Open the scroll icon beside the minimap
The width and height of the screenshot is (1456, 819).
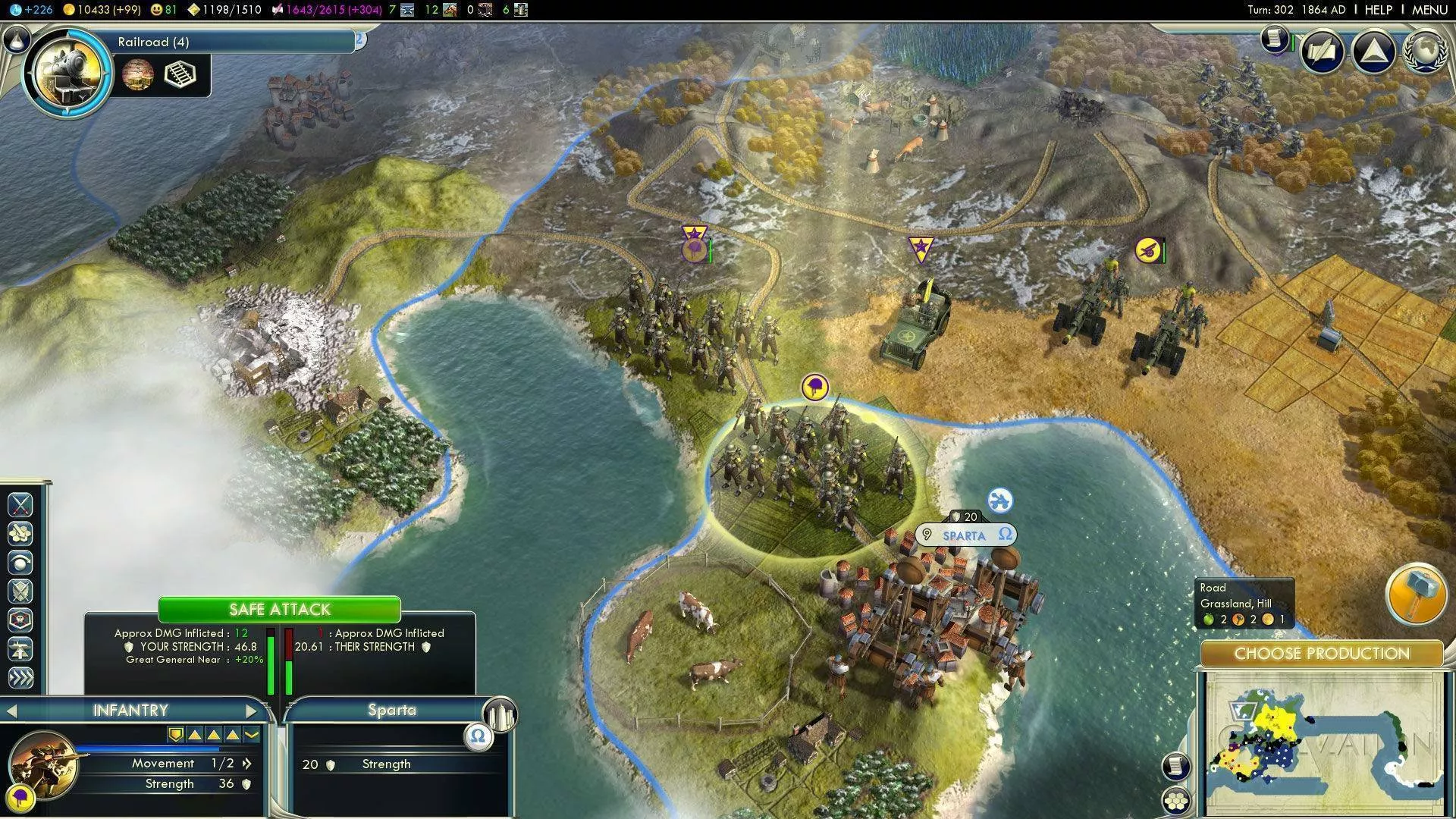(x=1175, y=767)
